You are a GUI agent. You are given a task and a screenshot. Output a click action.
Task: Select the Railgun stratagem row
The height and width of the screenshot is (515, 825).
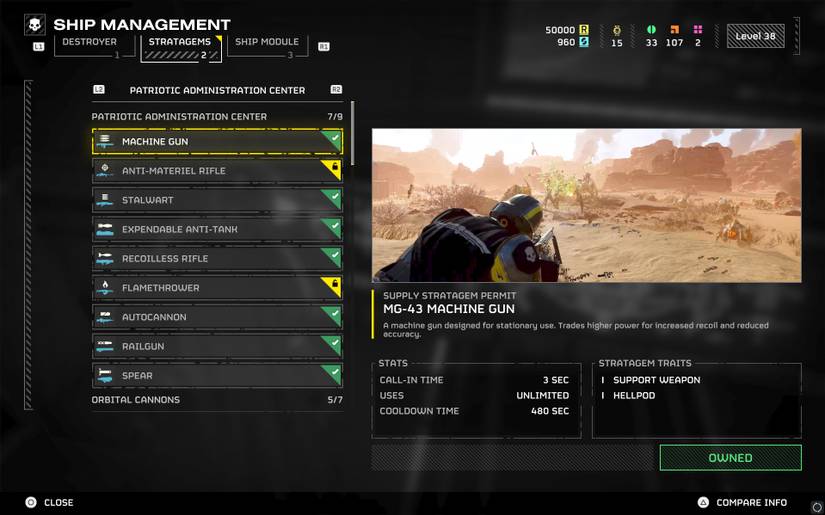click(217, 346)
